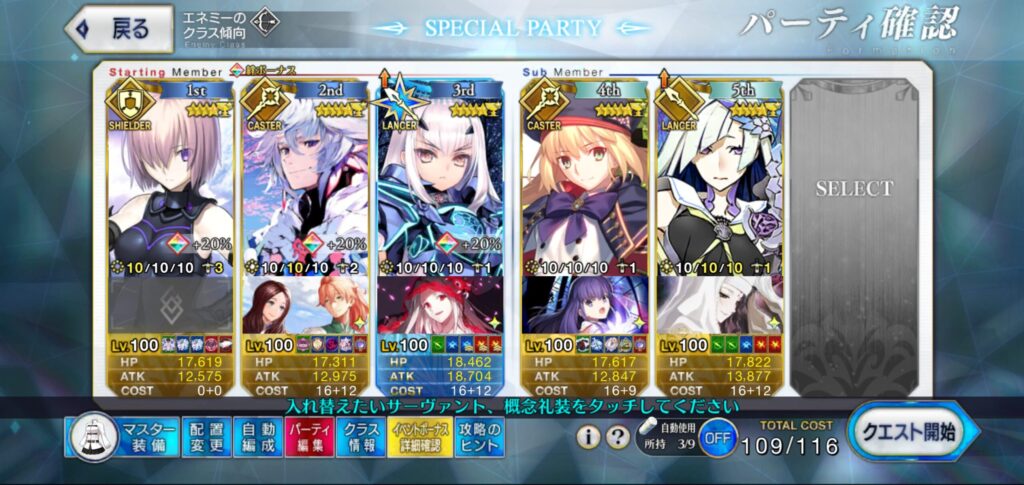Select 自動編成 auto formation

click(x=258, y=437)
